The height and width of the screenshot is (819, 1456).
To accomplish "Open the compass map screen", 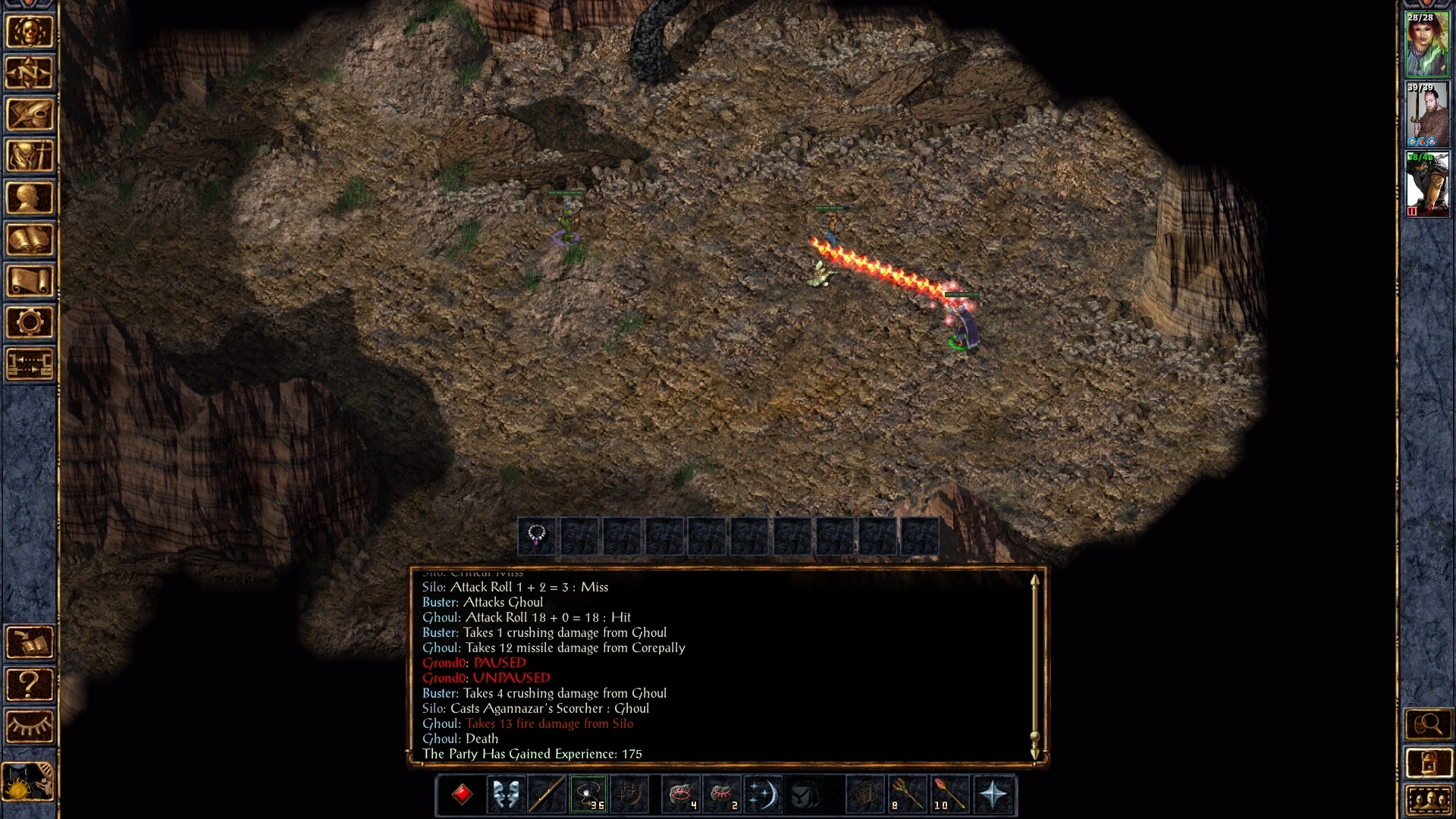I will point(30,74).
